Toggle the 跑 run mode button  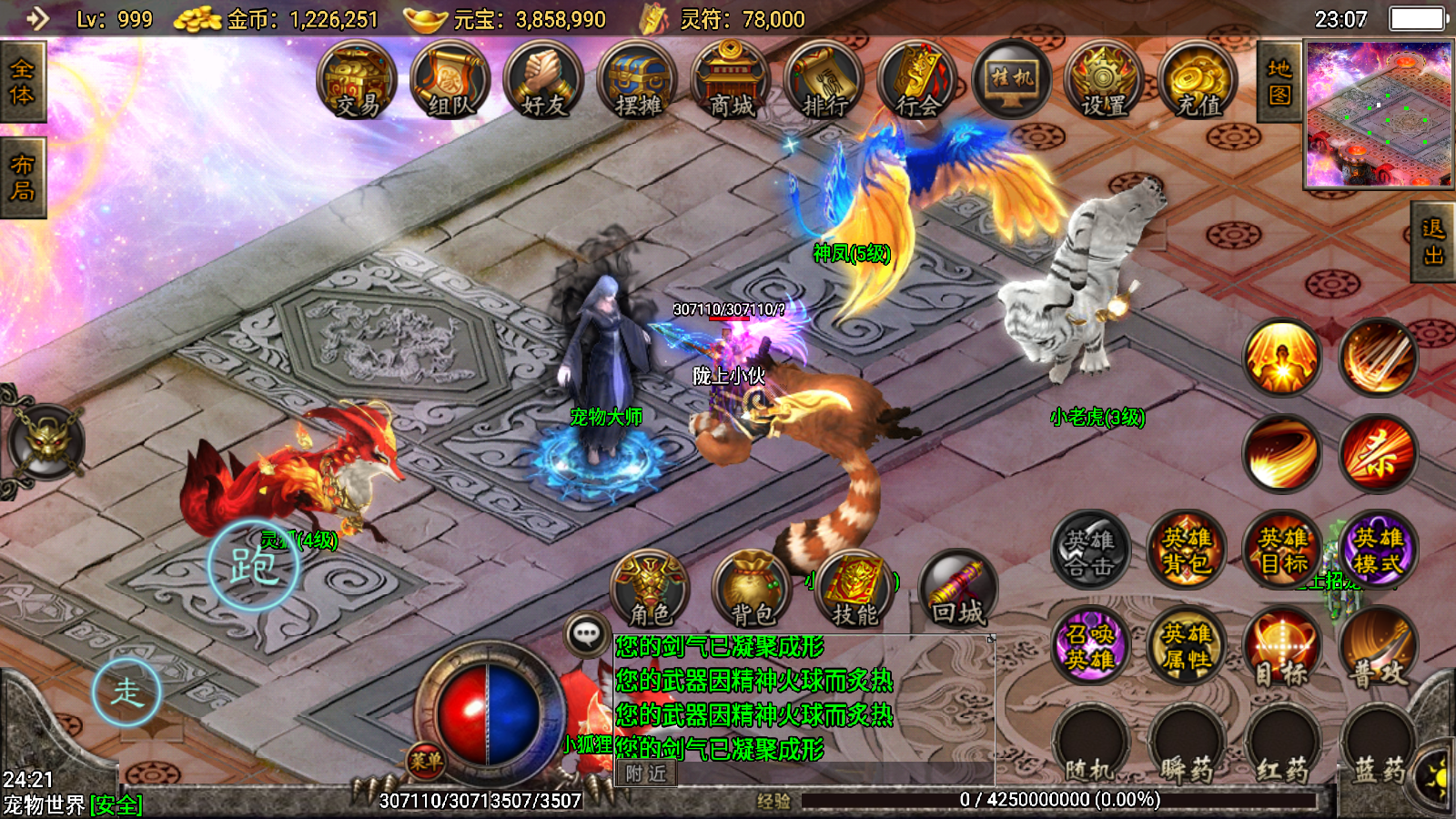[x=253, y=565]
